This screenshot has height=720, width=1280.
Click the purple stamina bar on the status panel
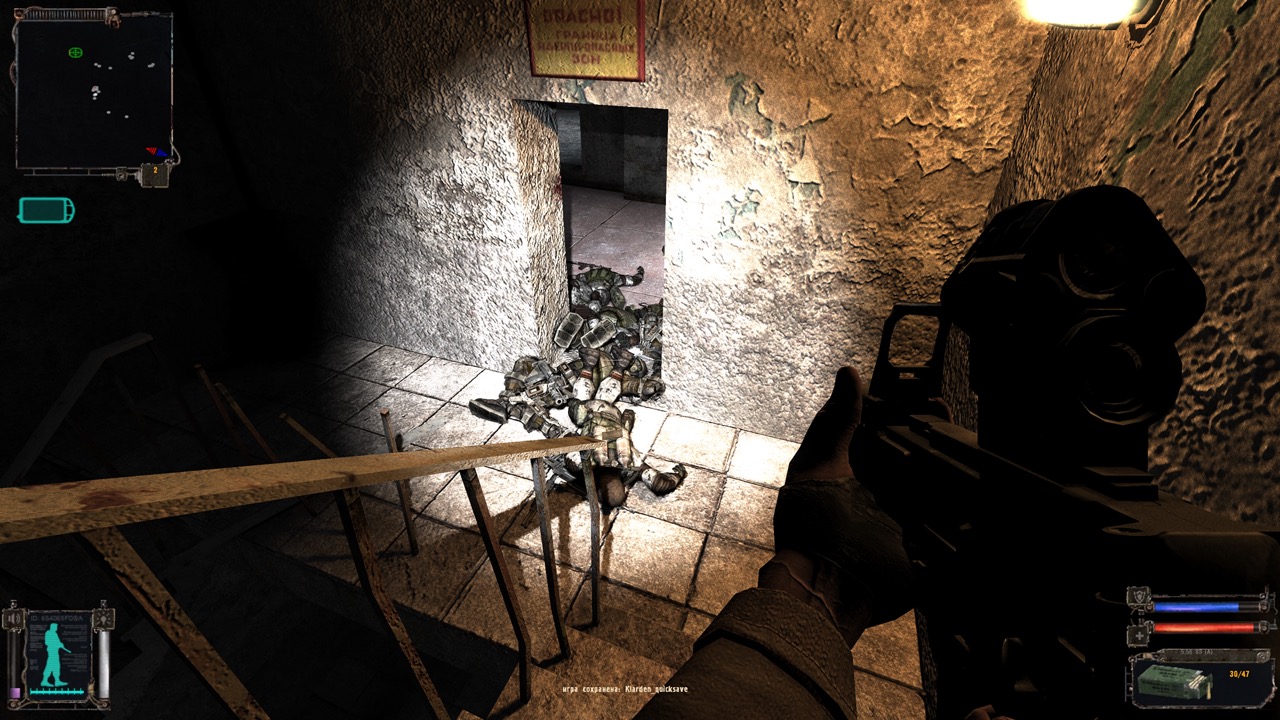click(15, 691)
